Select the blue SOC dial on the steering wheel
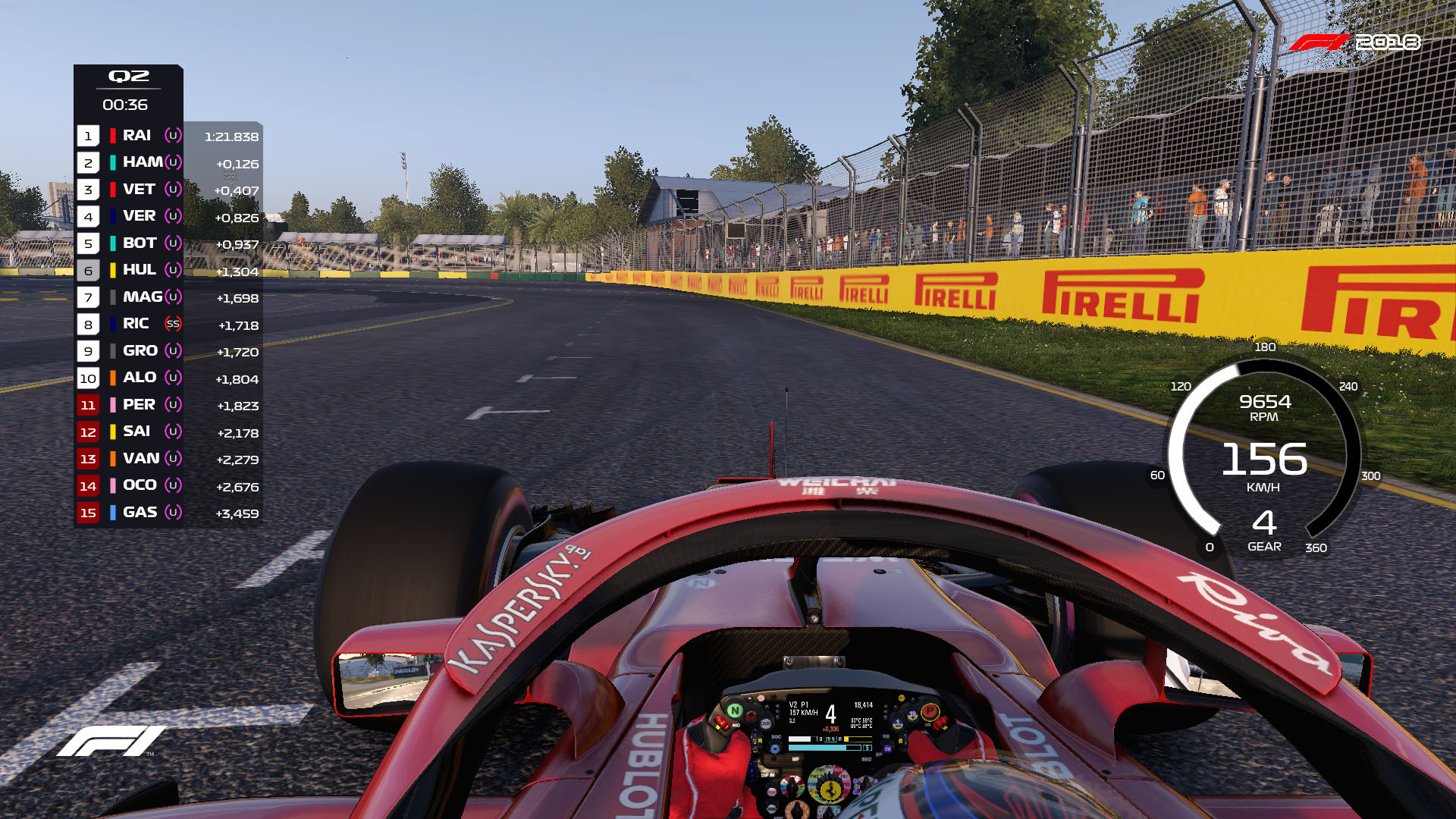The image size is (1456, 819). coord(775,749)
